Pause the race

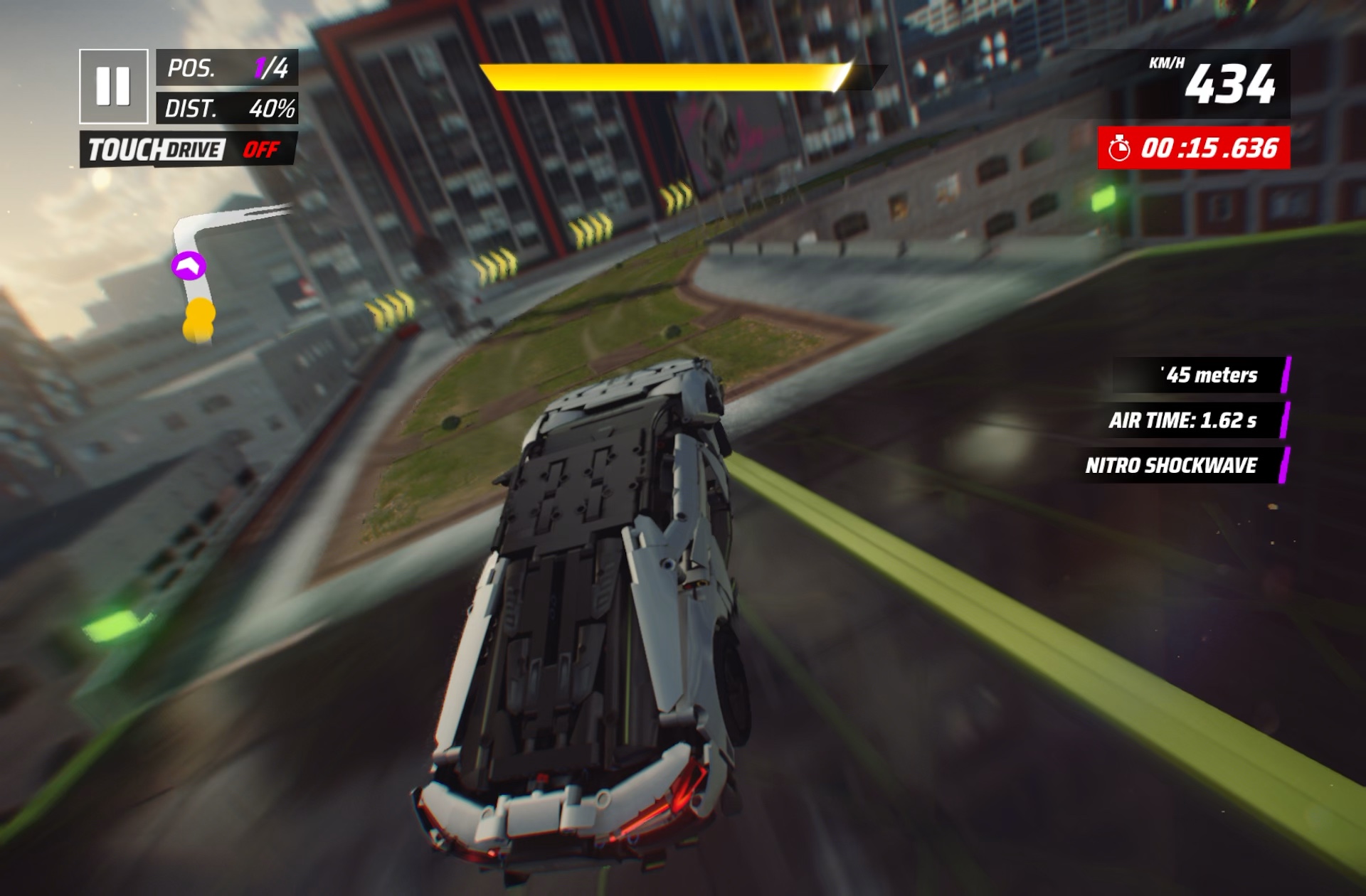(x=114, y=86)
